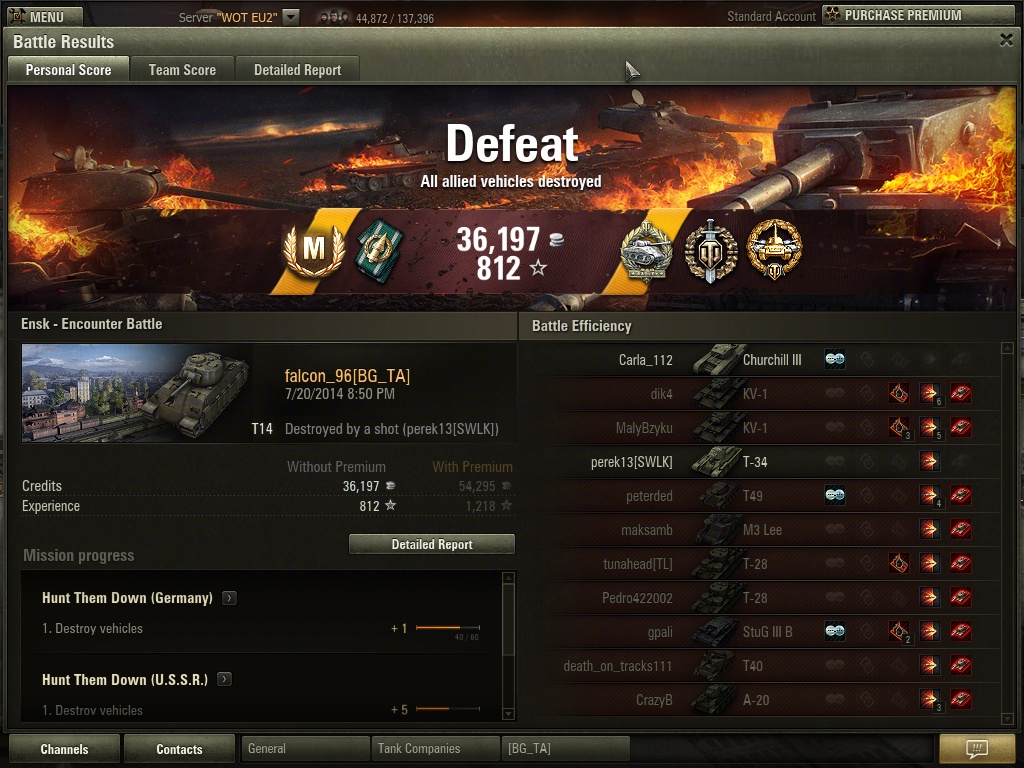The height and width of the screenshot is (768, 1024).
Task: Open the MENU button
Action: point(40,16)
